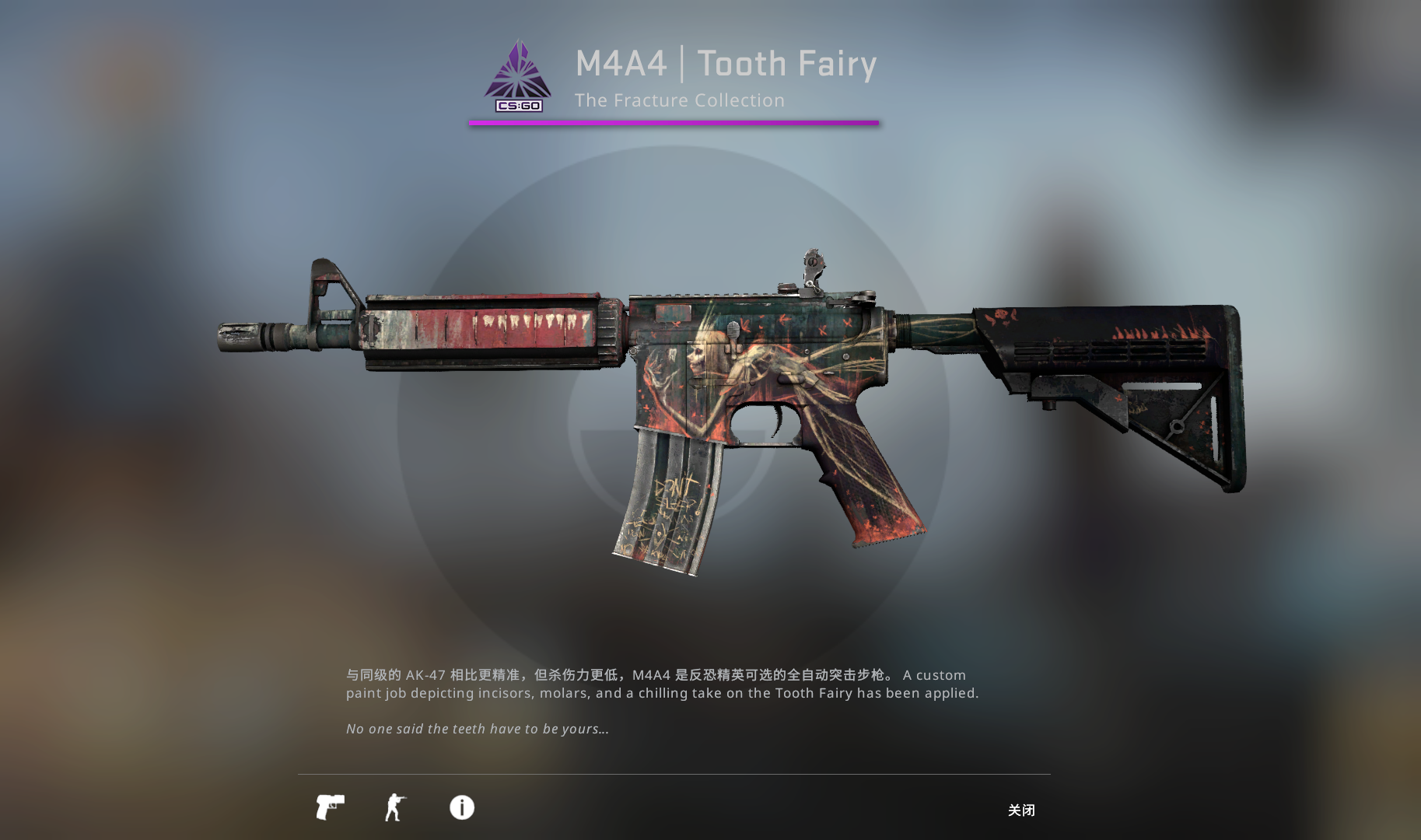Screen dimensions: 1421x840
Task: Select the weapon inspect icon in bottom toolbar
Action: [x=331, y=808]
